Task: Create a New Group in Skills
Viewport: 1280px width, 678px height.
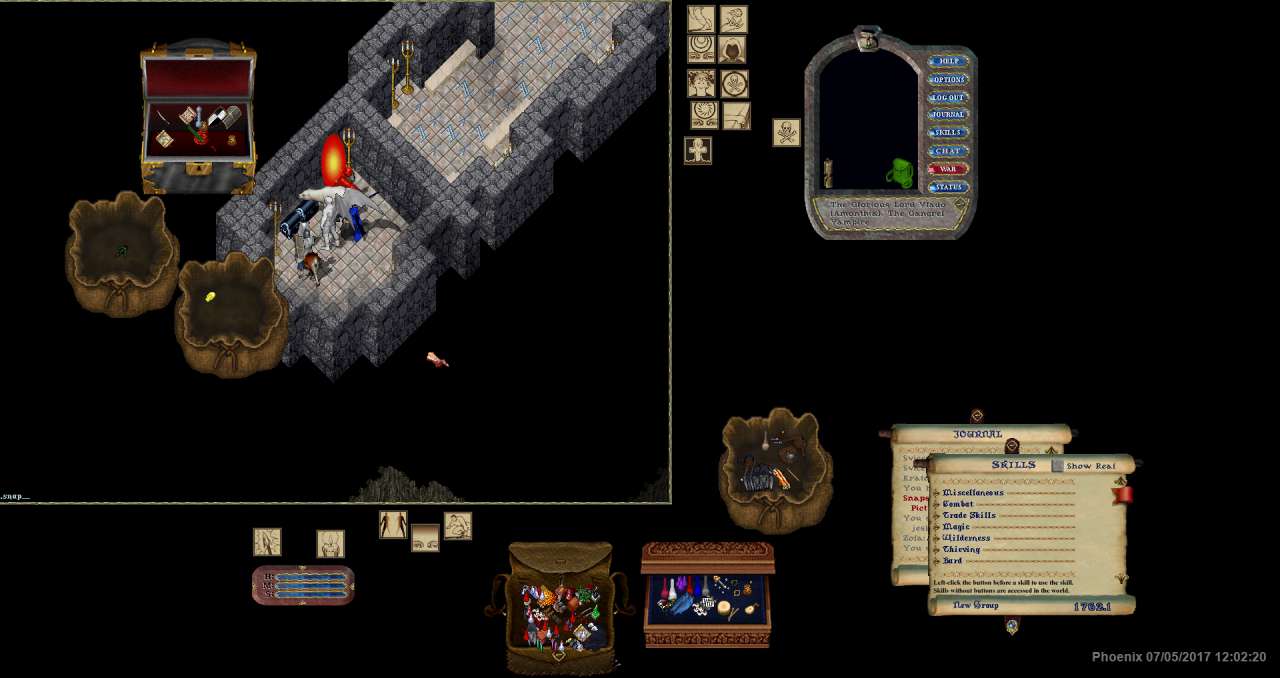Action: coord(975,606)
